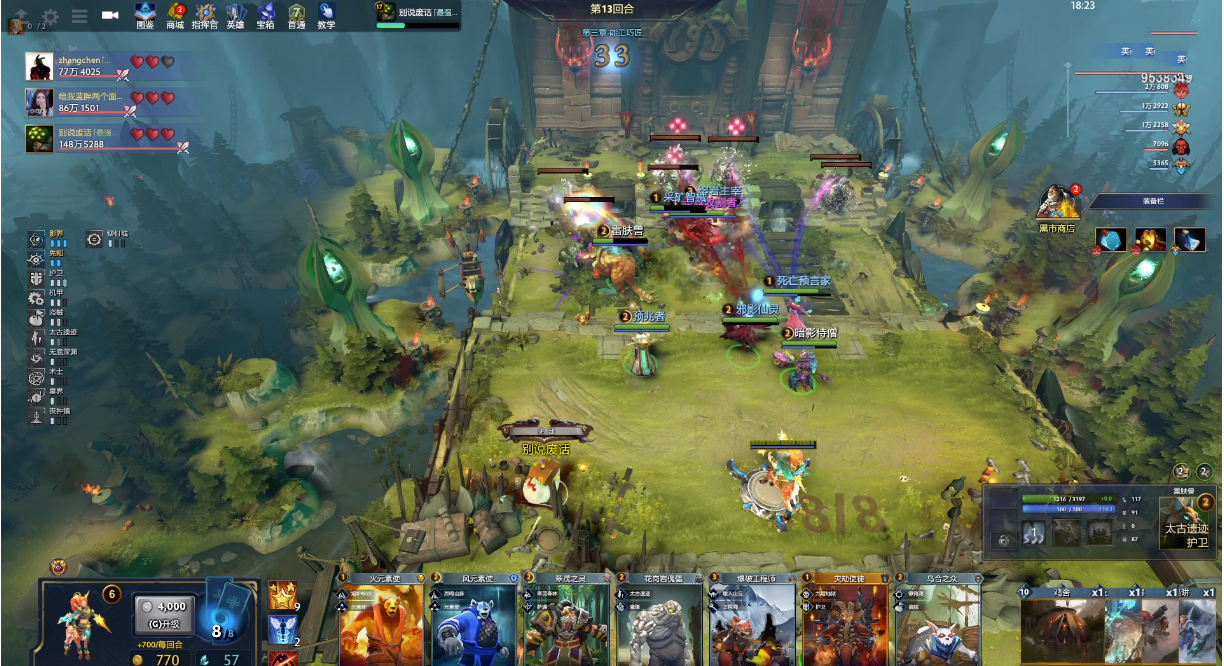This screenshot has height=666, width=1224.
Task: Open the 图鉴 encyclopedia menu
Action: click(145, 15)
